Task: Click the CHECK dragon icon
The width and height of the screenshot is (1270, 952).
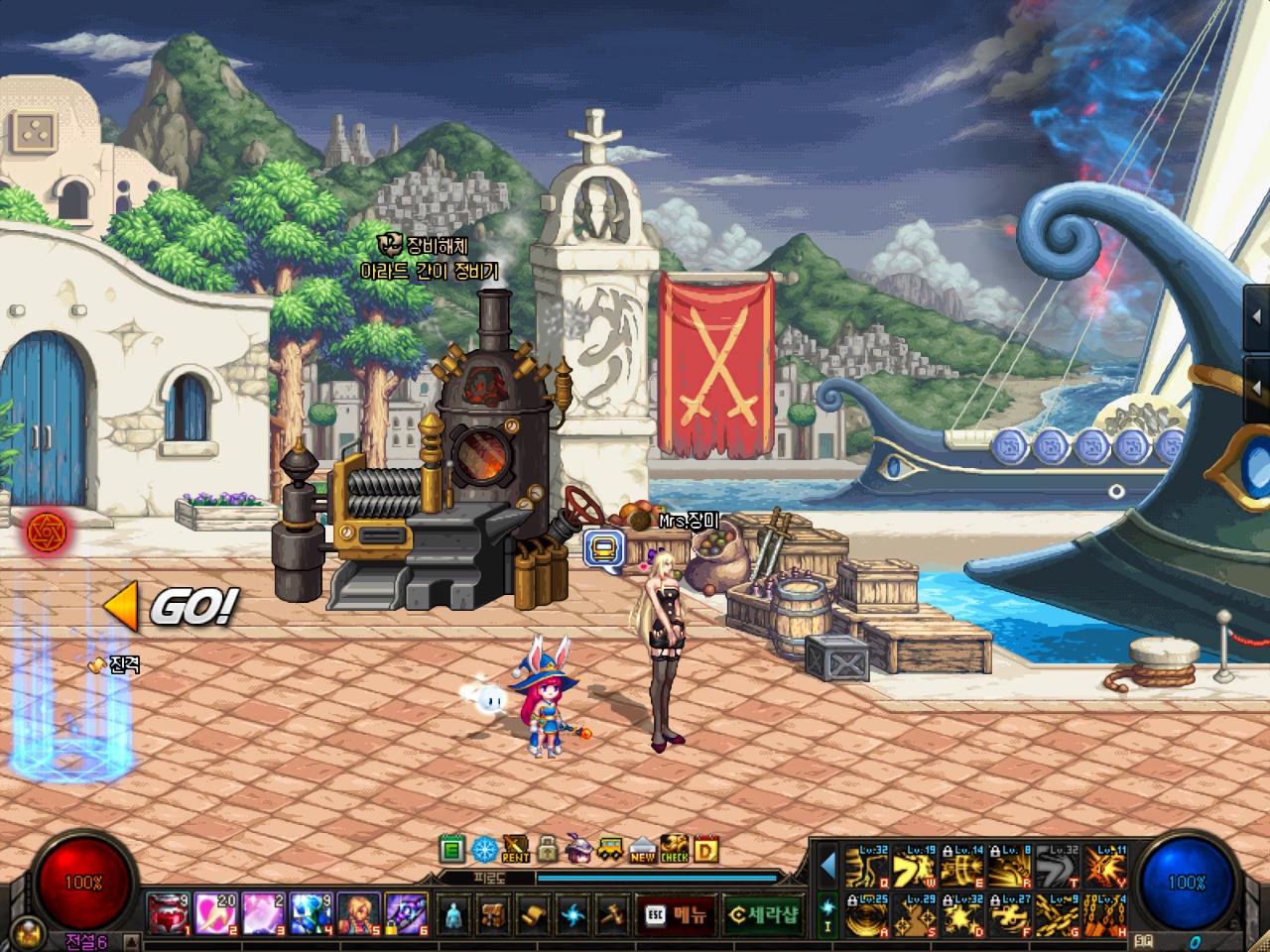Action: [674, 850]
